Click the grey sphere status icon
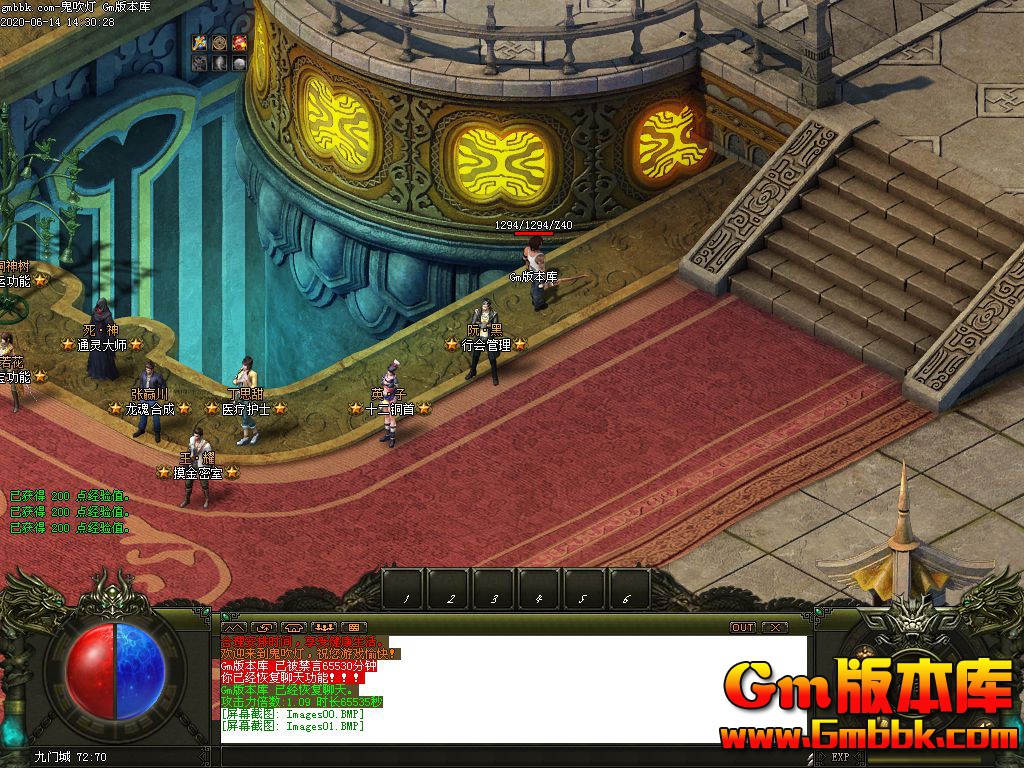 pyautogui.click(x=240, y=63)
